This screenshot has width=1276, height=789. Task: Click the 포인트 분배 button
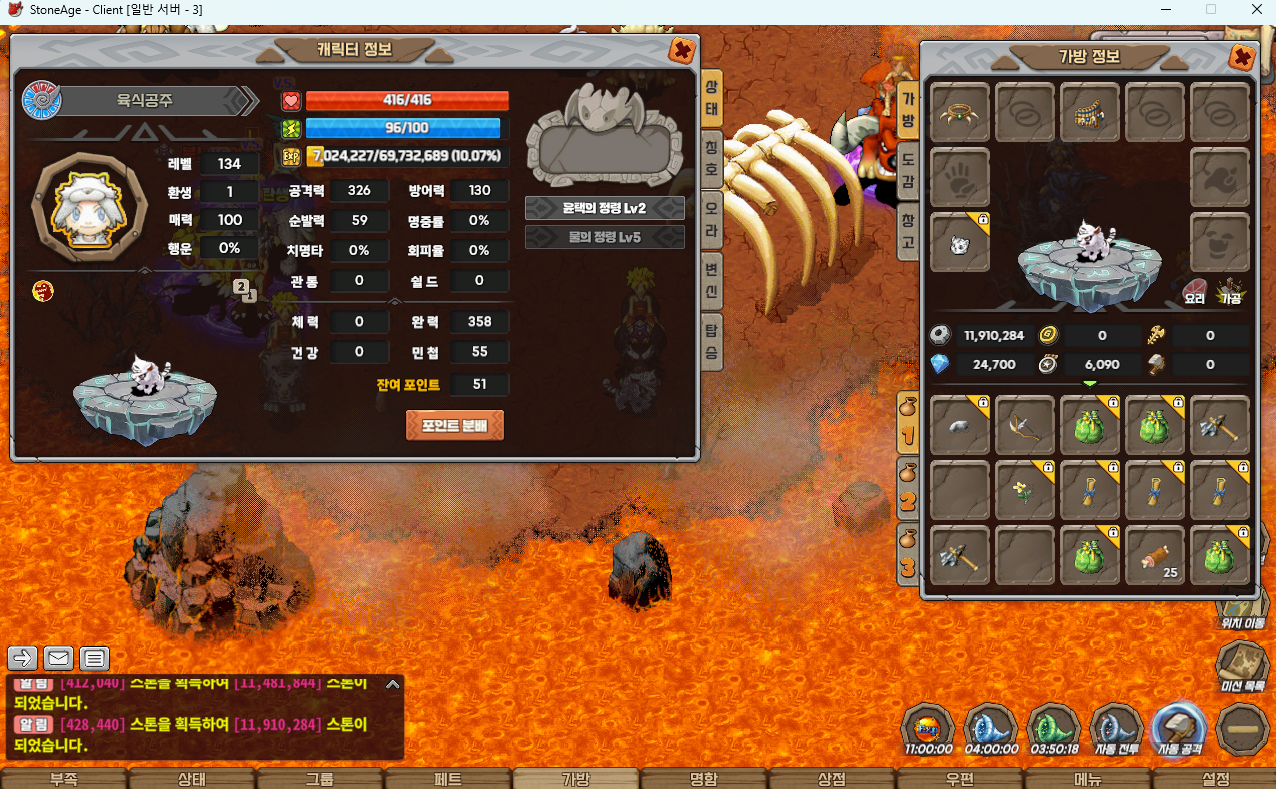point(455,425)
